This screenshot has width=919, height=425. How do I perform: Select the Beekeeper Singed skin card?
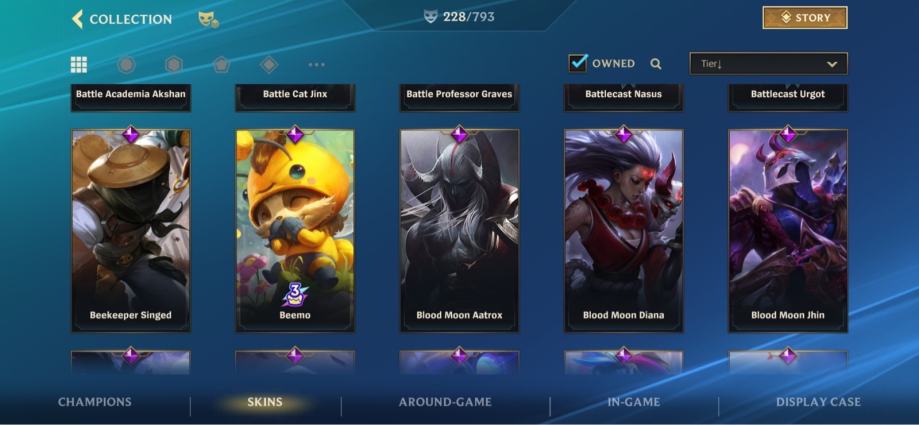tap(131, 230)
